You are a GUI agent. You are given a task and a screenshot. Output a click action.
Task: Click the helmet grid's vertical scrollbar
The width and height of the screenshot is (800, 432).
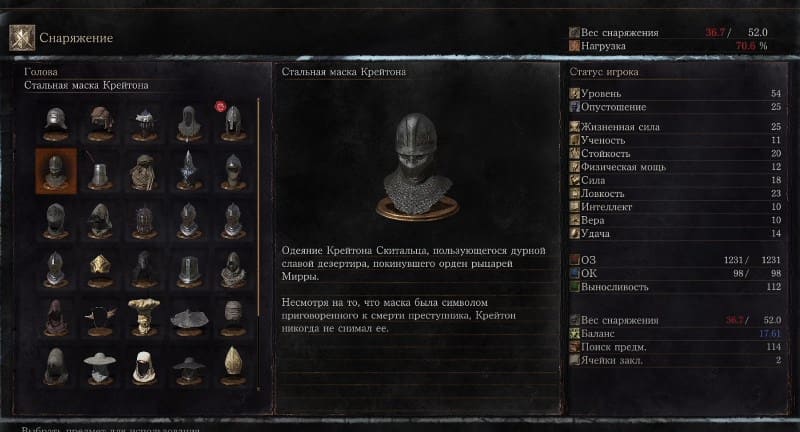coord(258,240)
